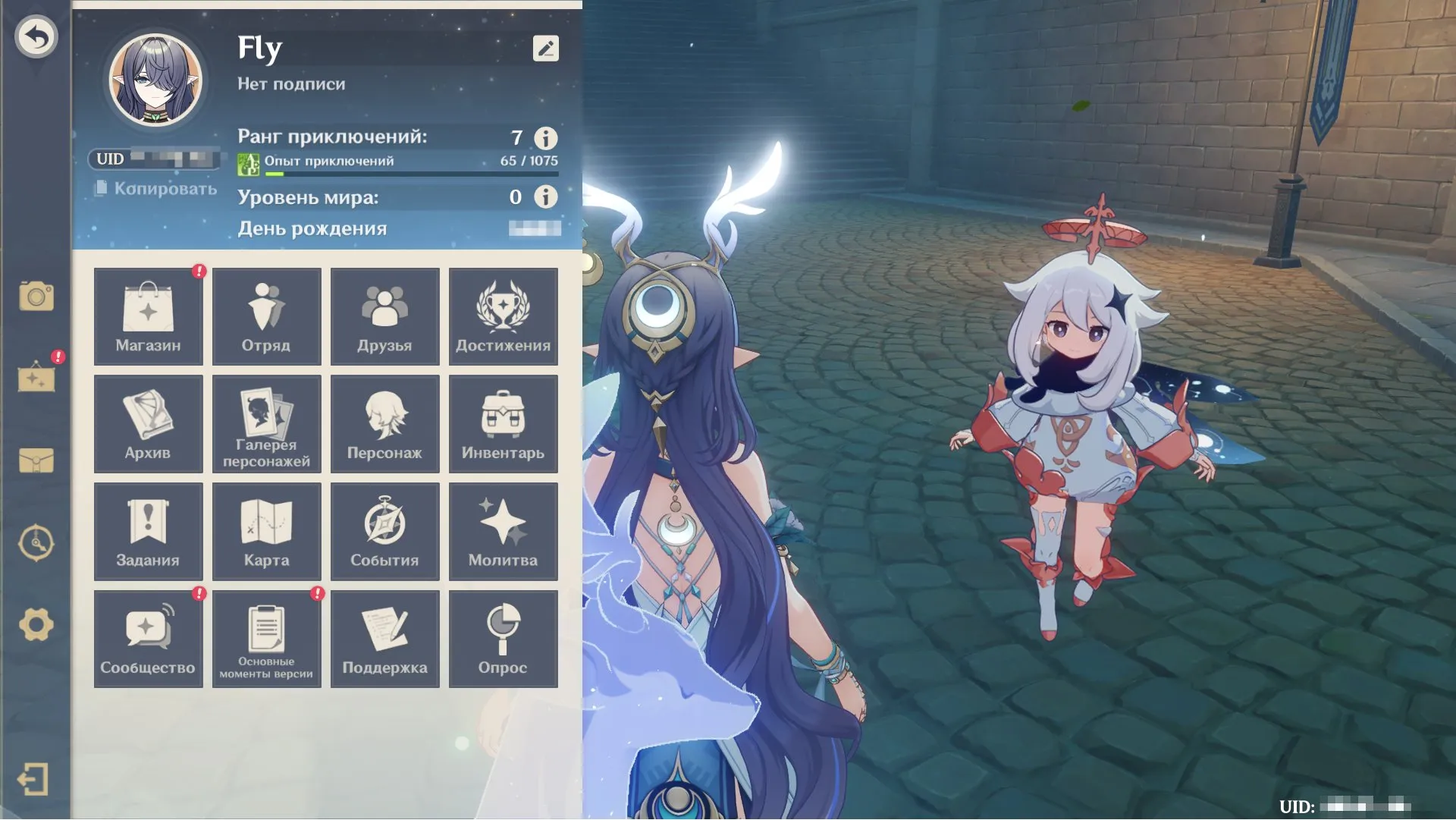The width and height of the screenshot is (1456, 820).
Task: Open Сообщество with the notification badge
Action: [148, 638]
